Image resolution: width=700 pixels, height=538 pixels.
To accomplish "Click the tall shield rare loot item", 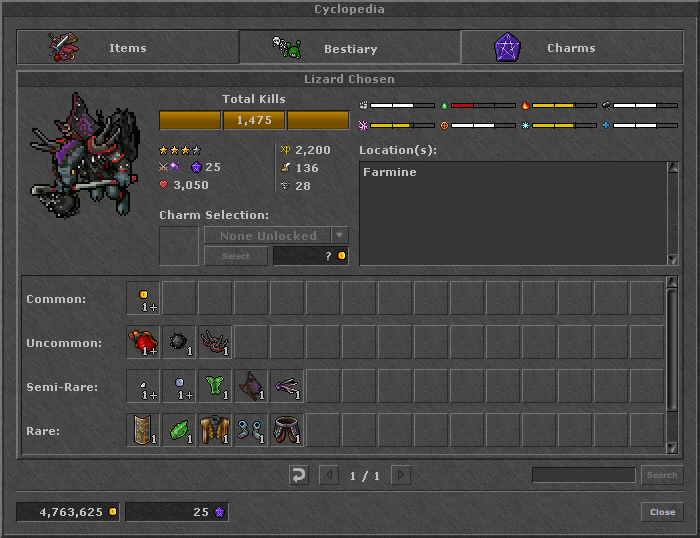I will [x=143, y=430].
